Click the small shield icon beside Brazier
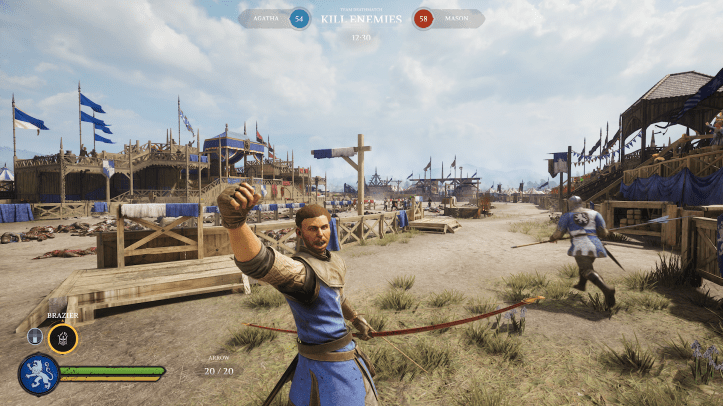 pyautogui.click(x=35, y=337)
